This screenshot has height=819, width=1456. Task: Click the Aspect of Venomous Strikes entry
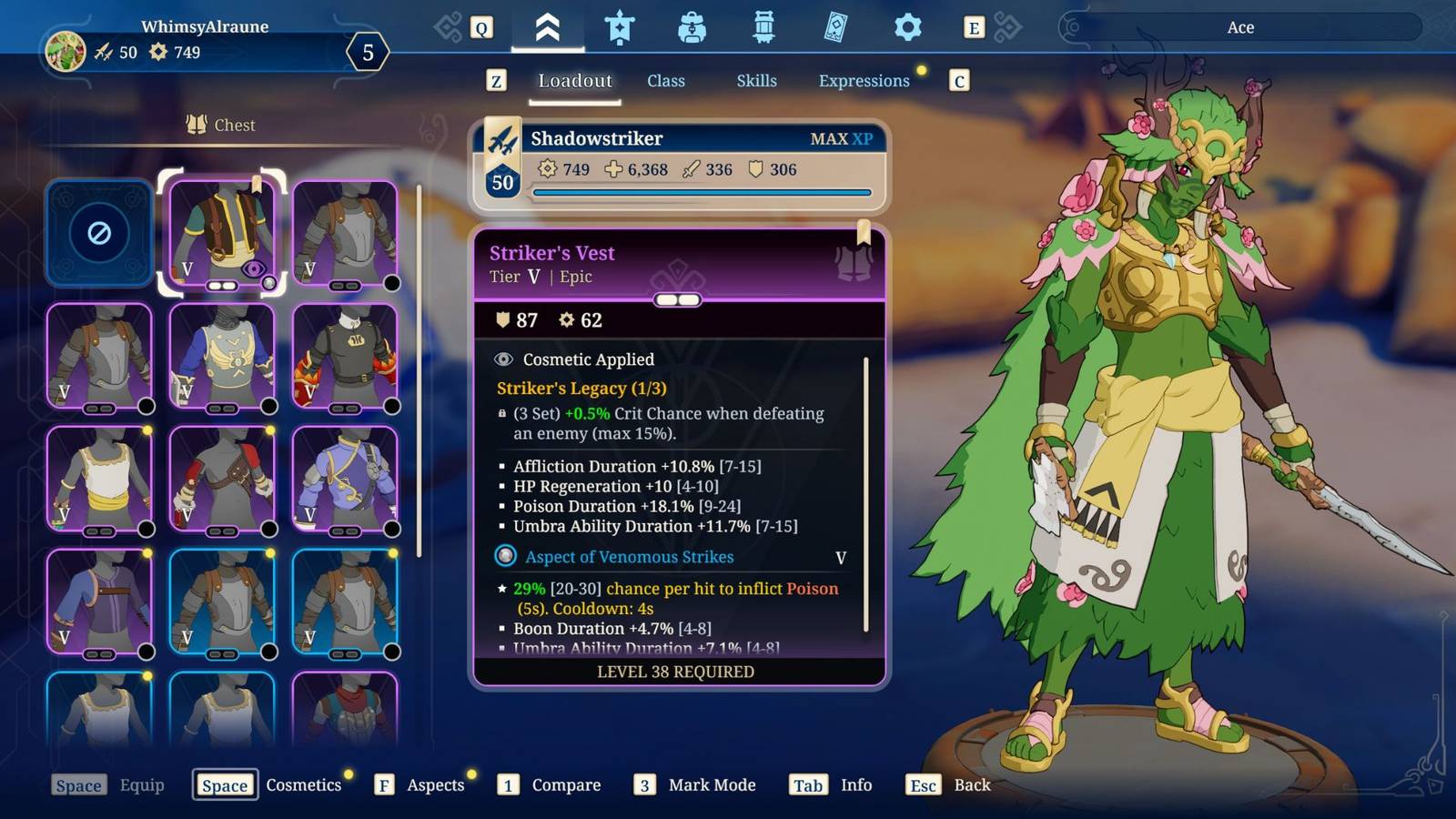coord(629,557)
